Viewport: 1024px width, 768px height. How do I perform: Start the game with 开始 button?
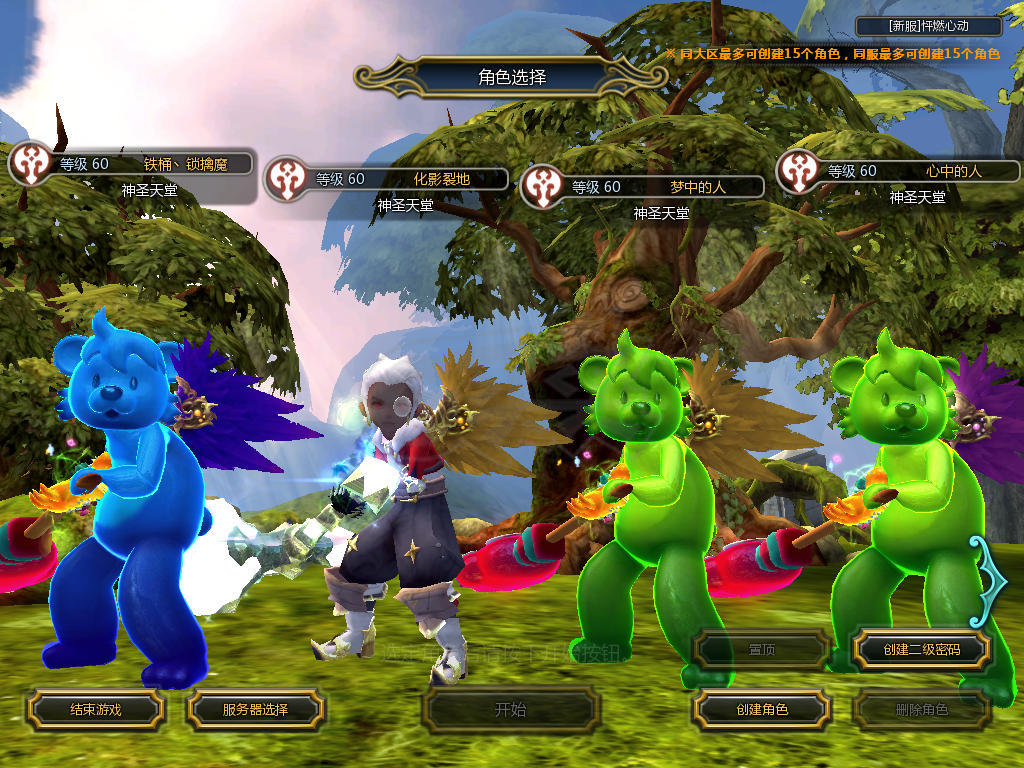[x=510, y=710]
